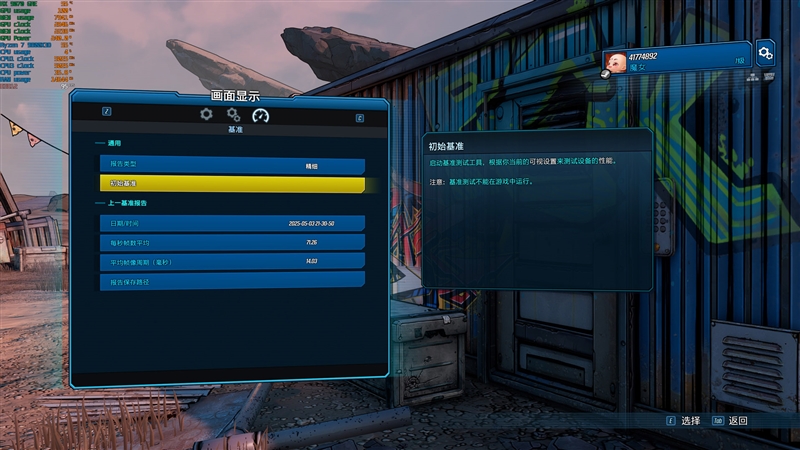Open the gears button beside the player card
The height and width of the screenshot is (450, 800).
pos(766,54)
